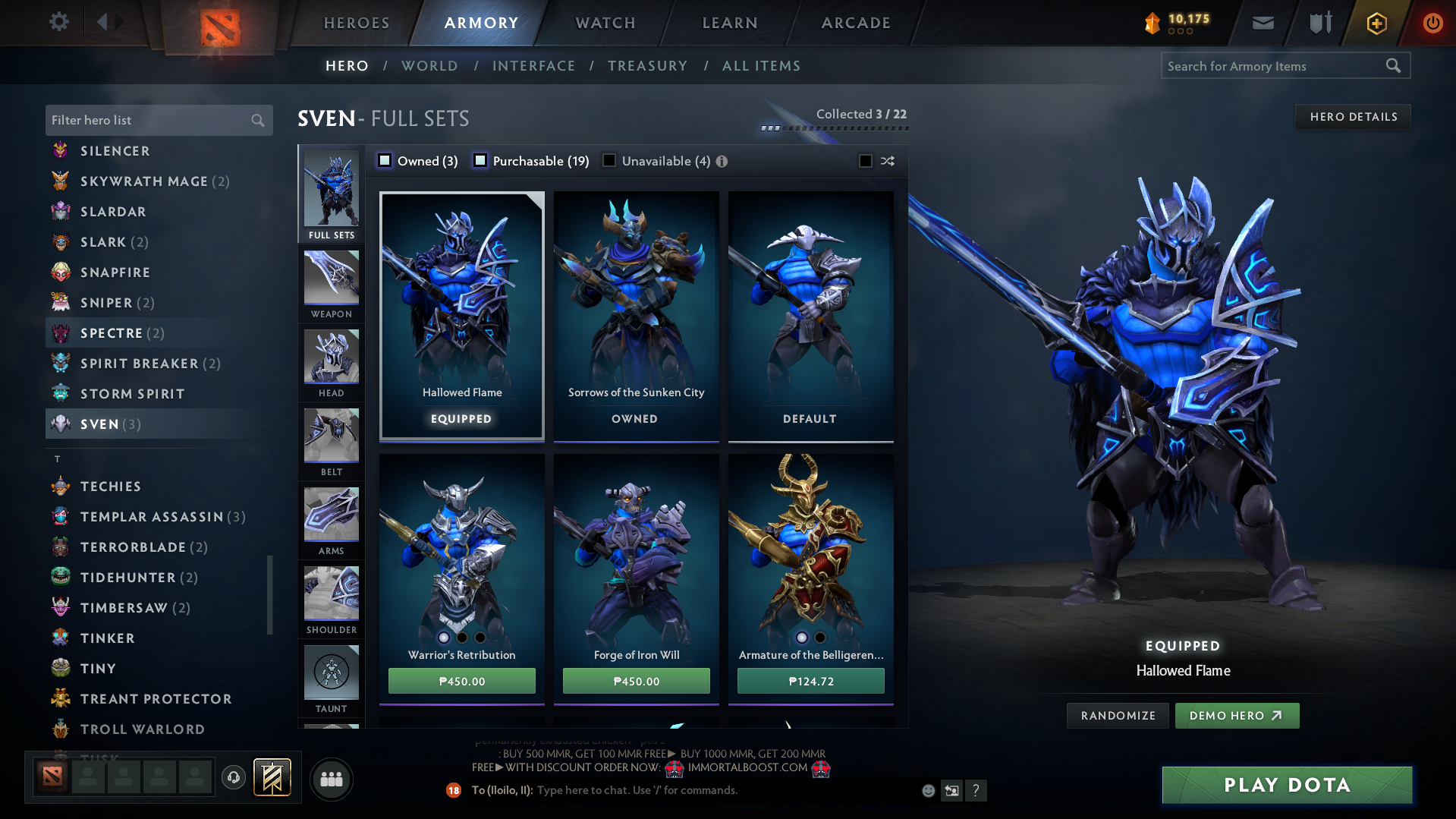Open the emoticon picker in the chat bar
Screen dimensions: 1456x819
coord(927,790)
